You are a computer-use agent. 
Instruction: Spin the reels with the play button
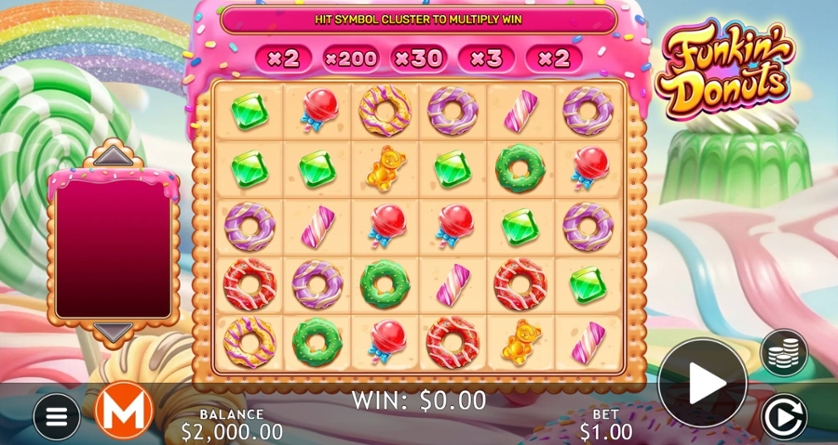tap(702, 381)
